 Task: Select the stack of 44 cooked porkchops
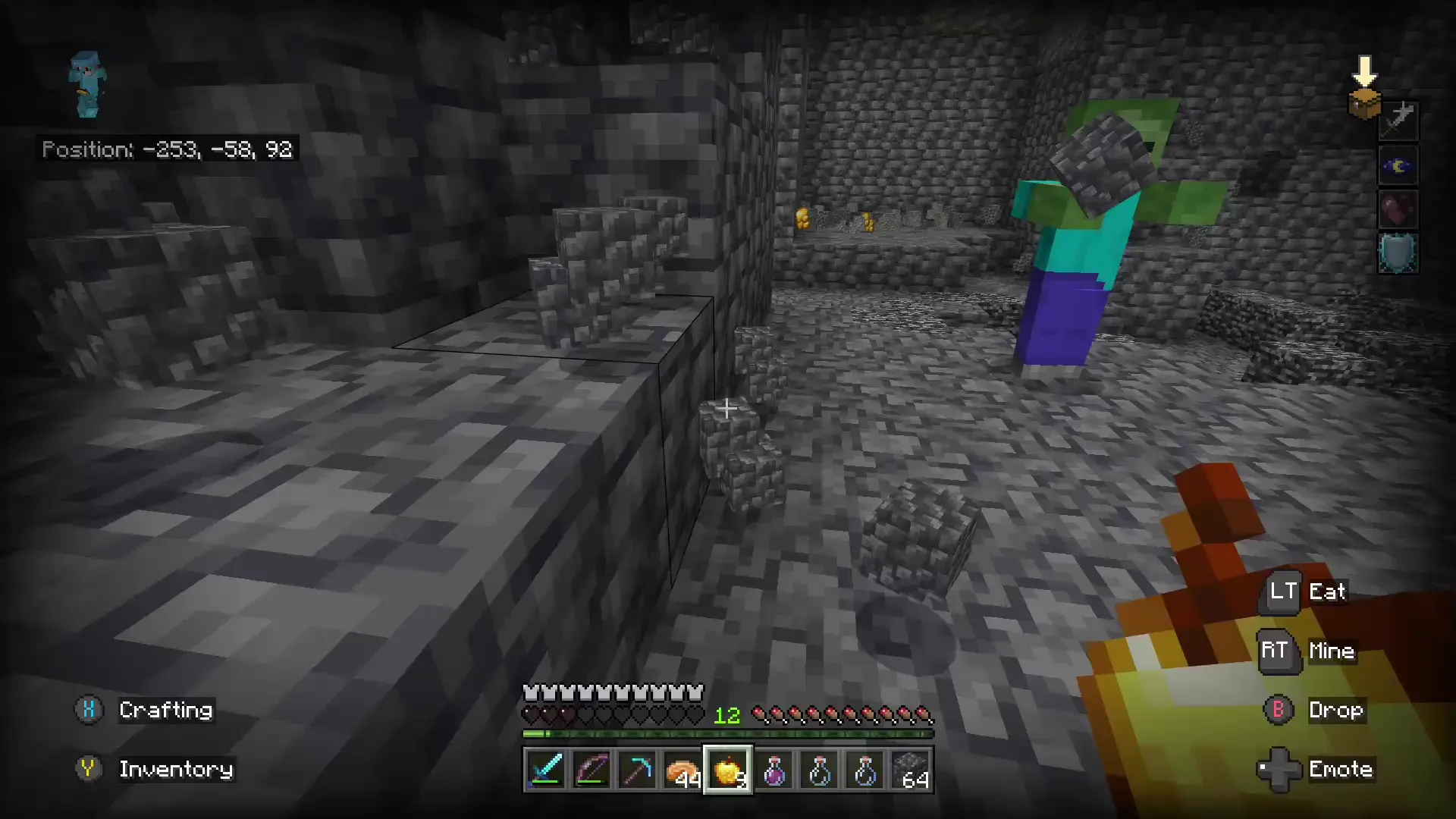click(x=683, y=770)
